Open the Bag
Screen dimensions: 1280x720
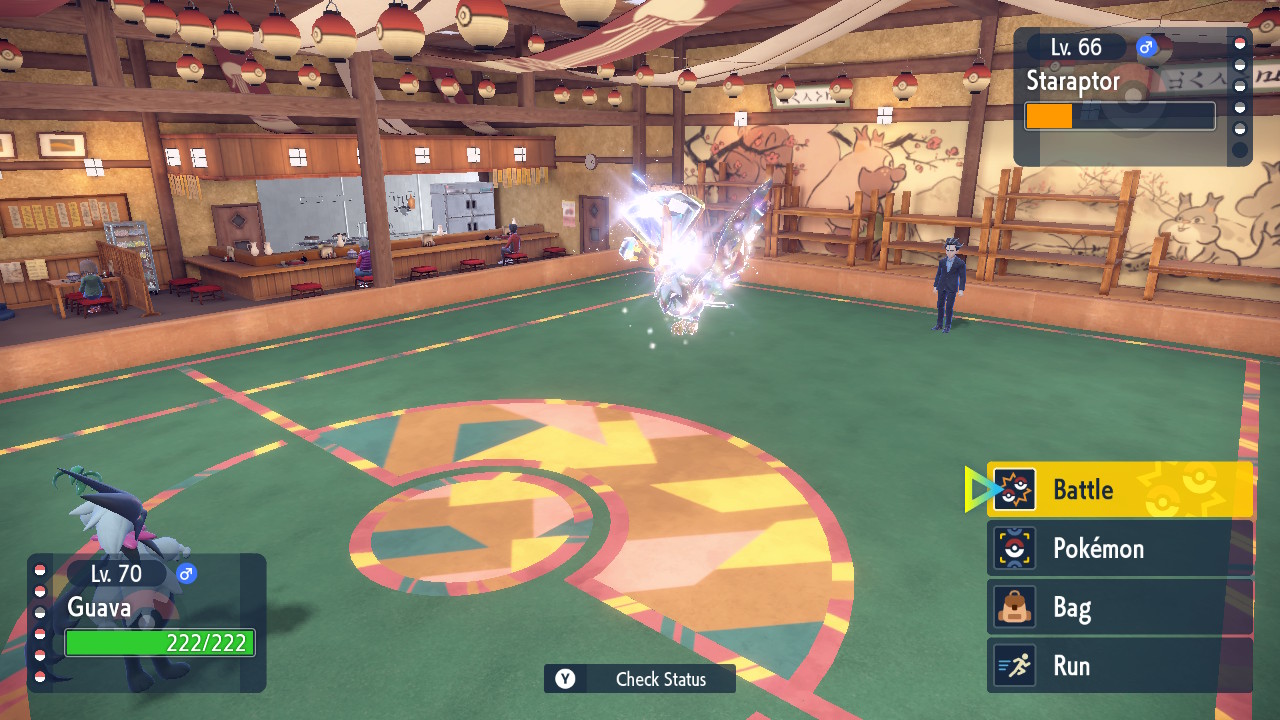pyautogui.click(x=1119, y=607)
